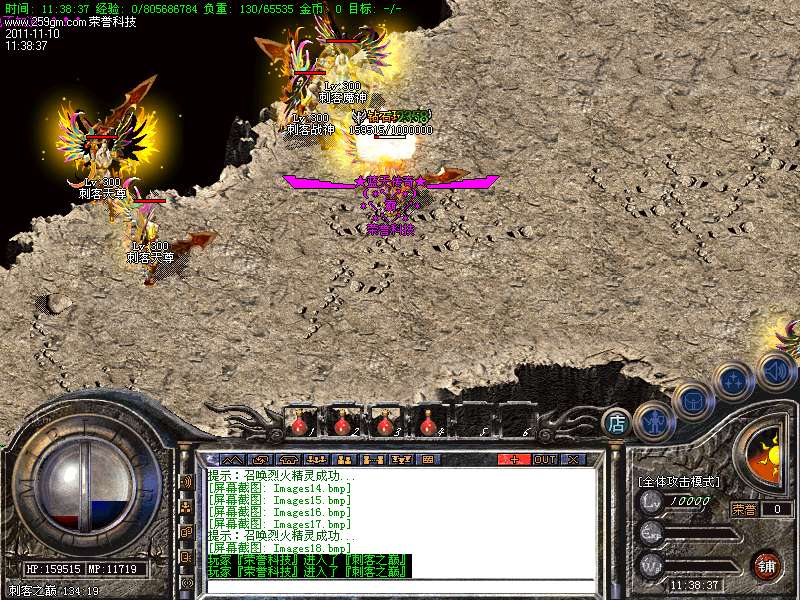Click the red 铺 stall button
Screen dimensions: 800x600
(766, 564)
